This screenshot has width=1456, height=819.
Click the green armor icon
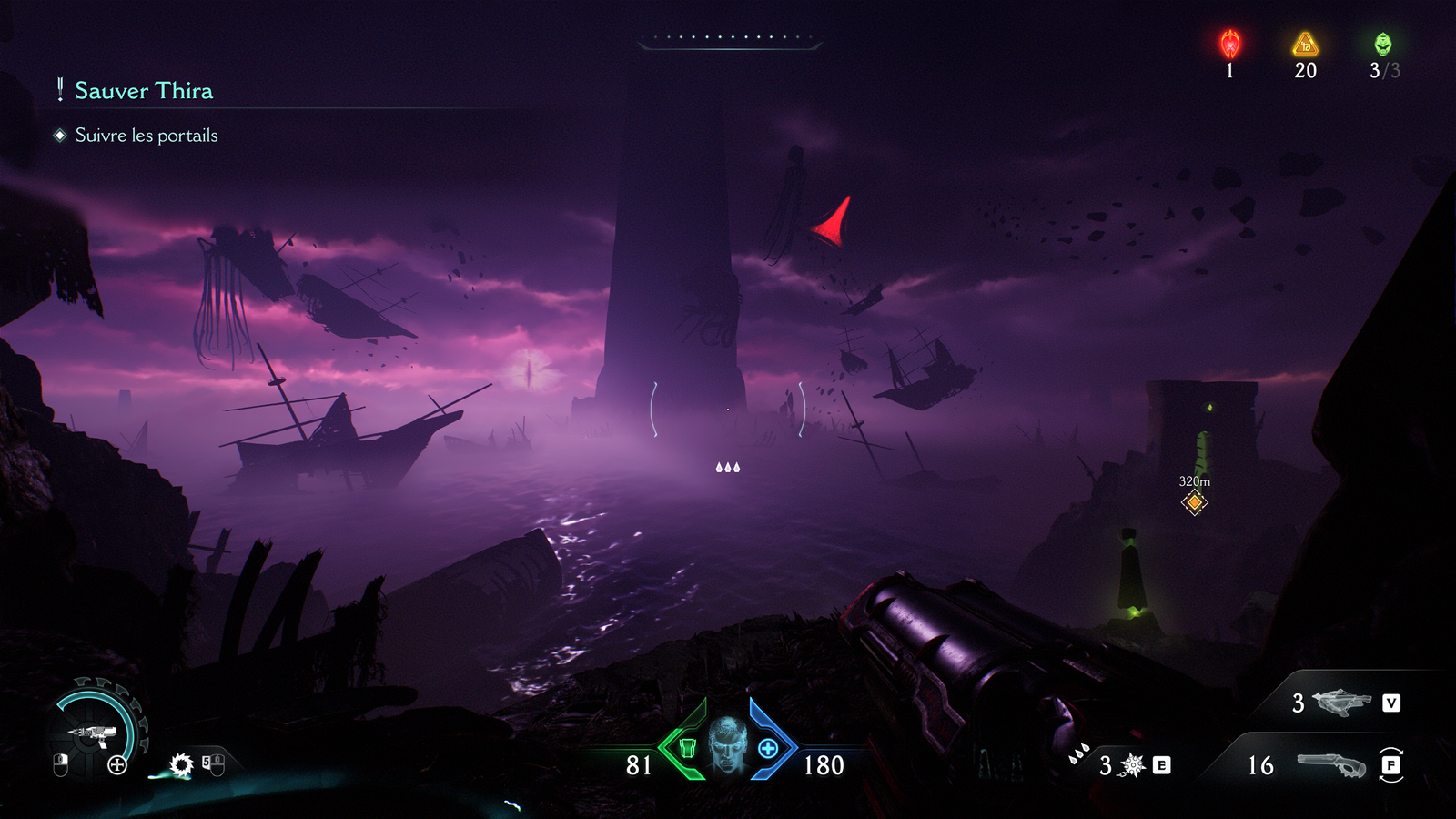pyautogui.click(x=688, y=748)
